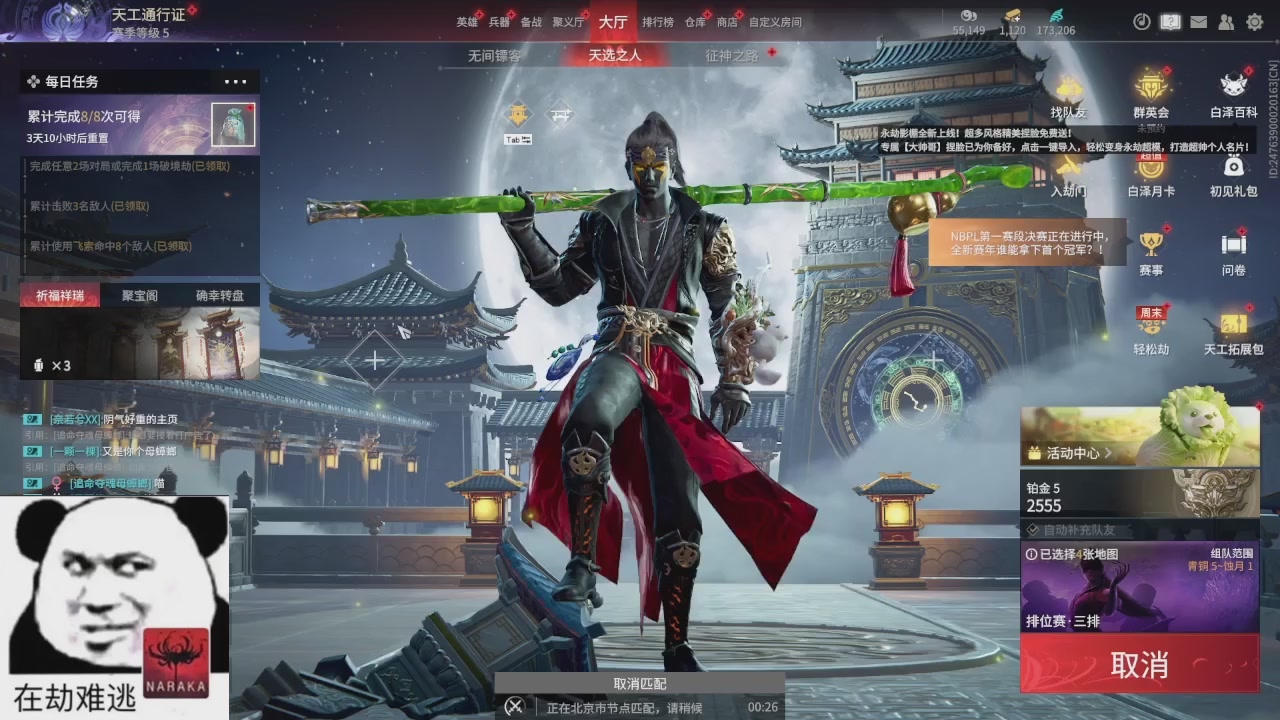Open the 英雄 heroes menu
Viewport: 1280px width, 720px height.
coord(467,22)
